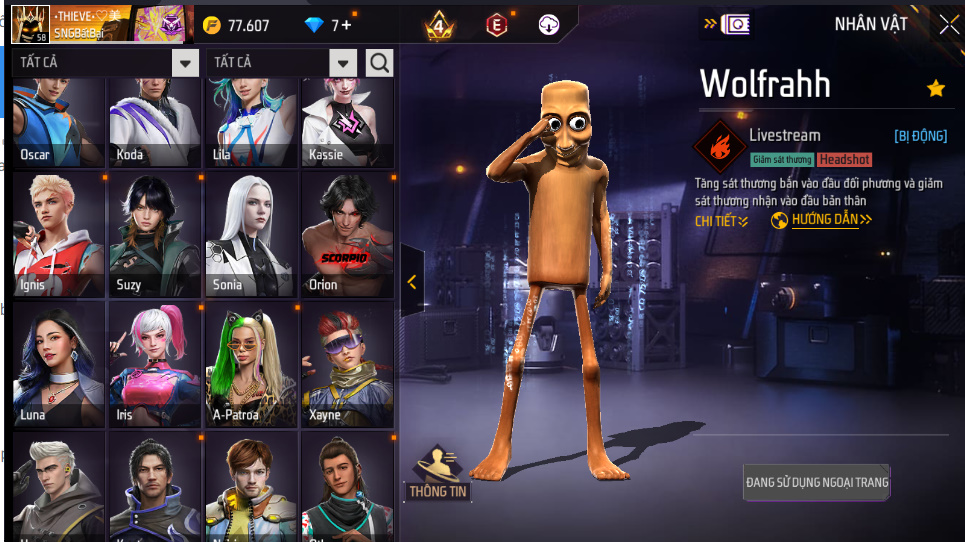Select the Xayne character card
Viewport: 965px width, 542px height.
tap(348, 365)
